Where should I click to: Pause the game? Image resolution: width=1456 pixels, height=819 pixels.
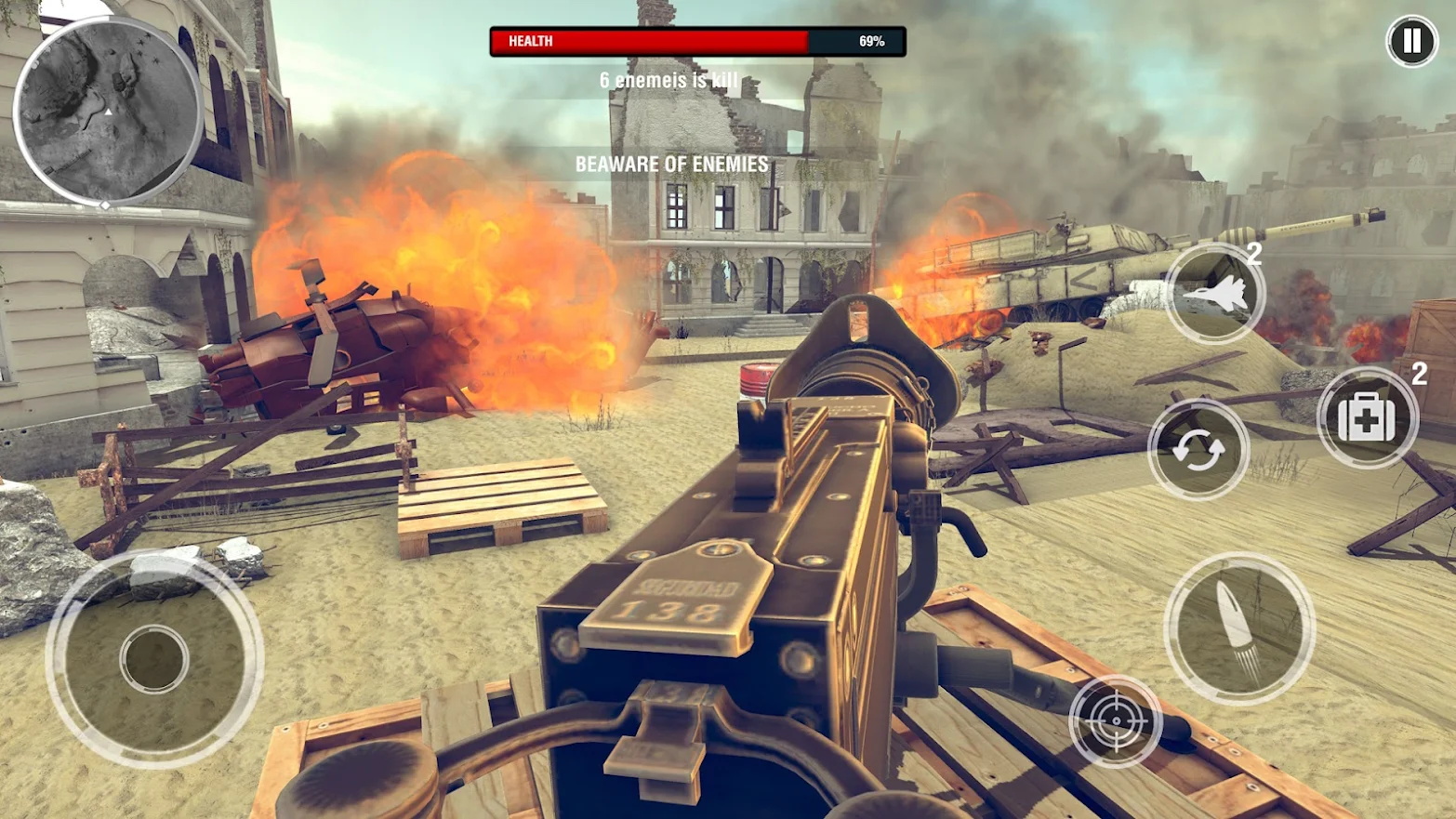tap(1411, 41)
